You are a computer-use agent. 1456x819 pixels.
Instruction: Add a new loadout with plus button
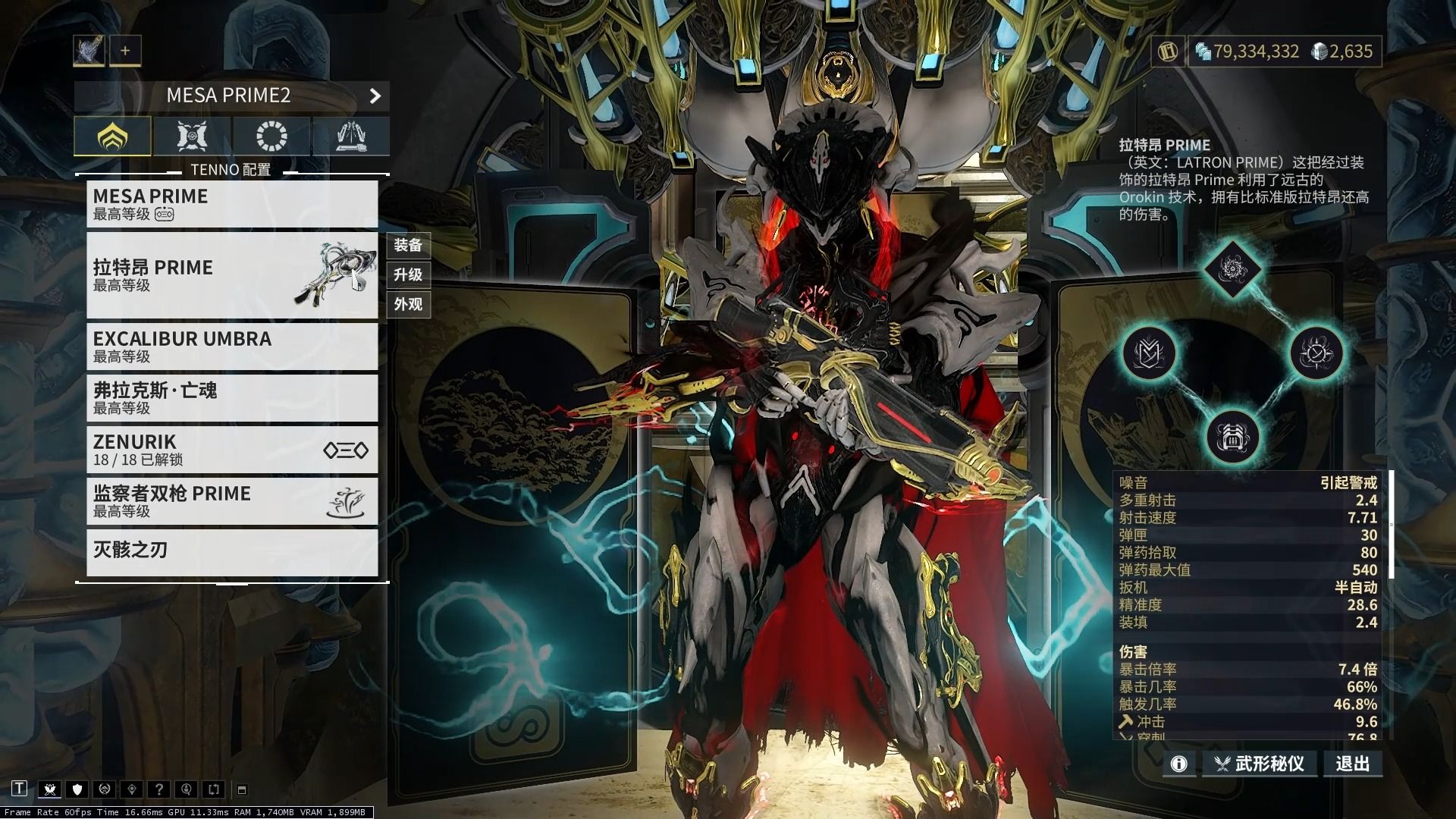[125, 51]
